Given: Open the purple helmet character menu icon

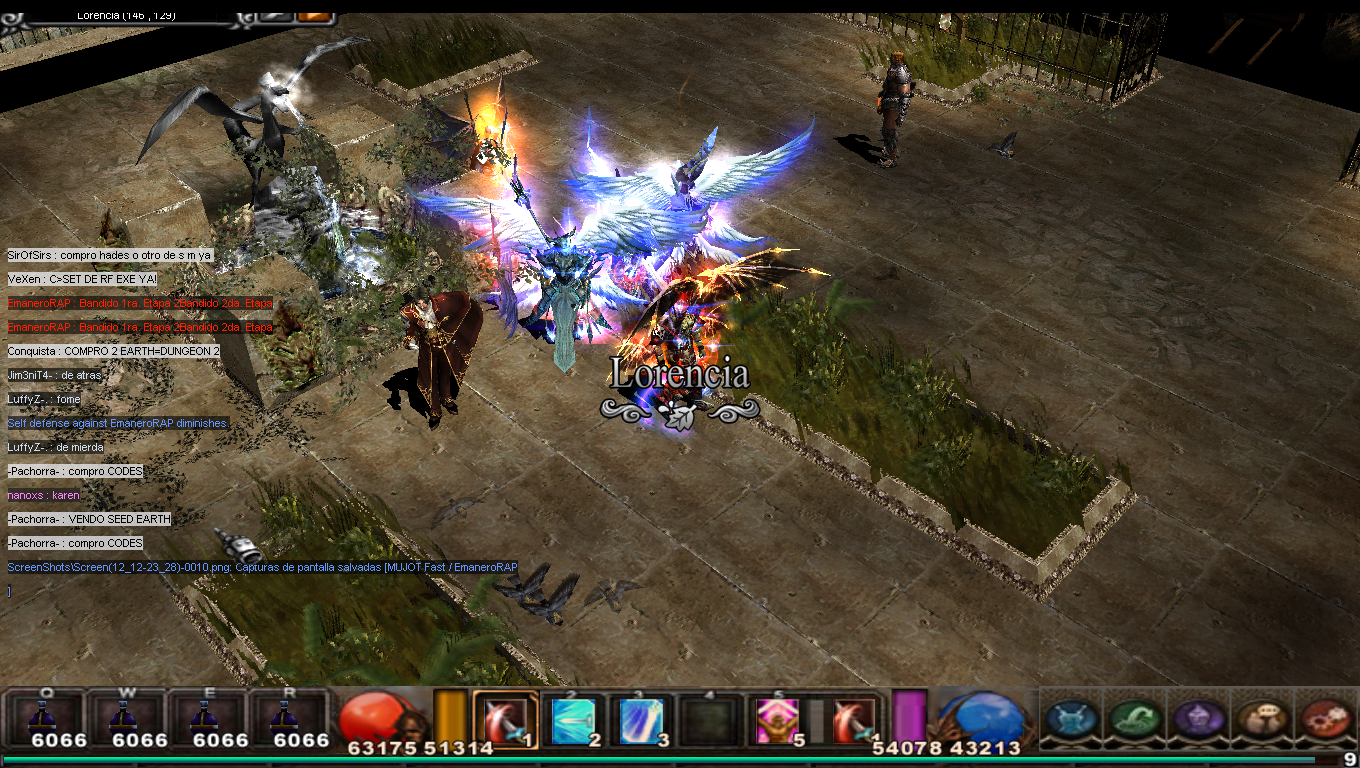Looking at the screenshot, I should tap(1197, 718).
